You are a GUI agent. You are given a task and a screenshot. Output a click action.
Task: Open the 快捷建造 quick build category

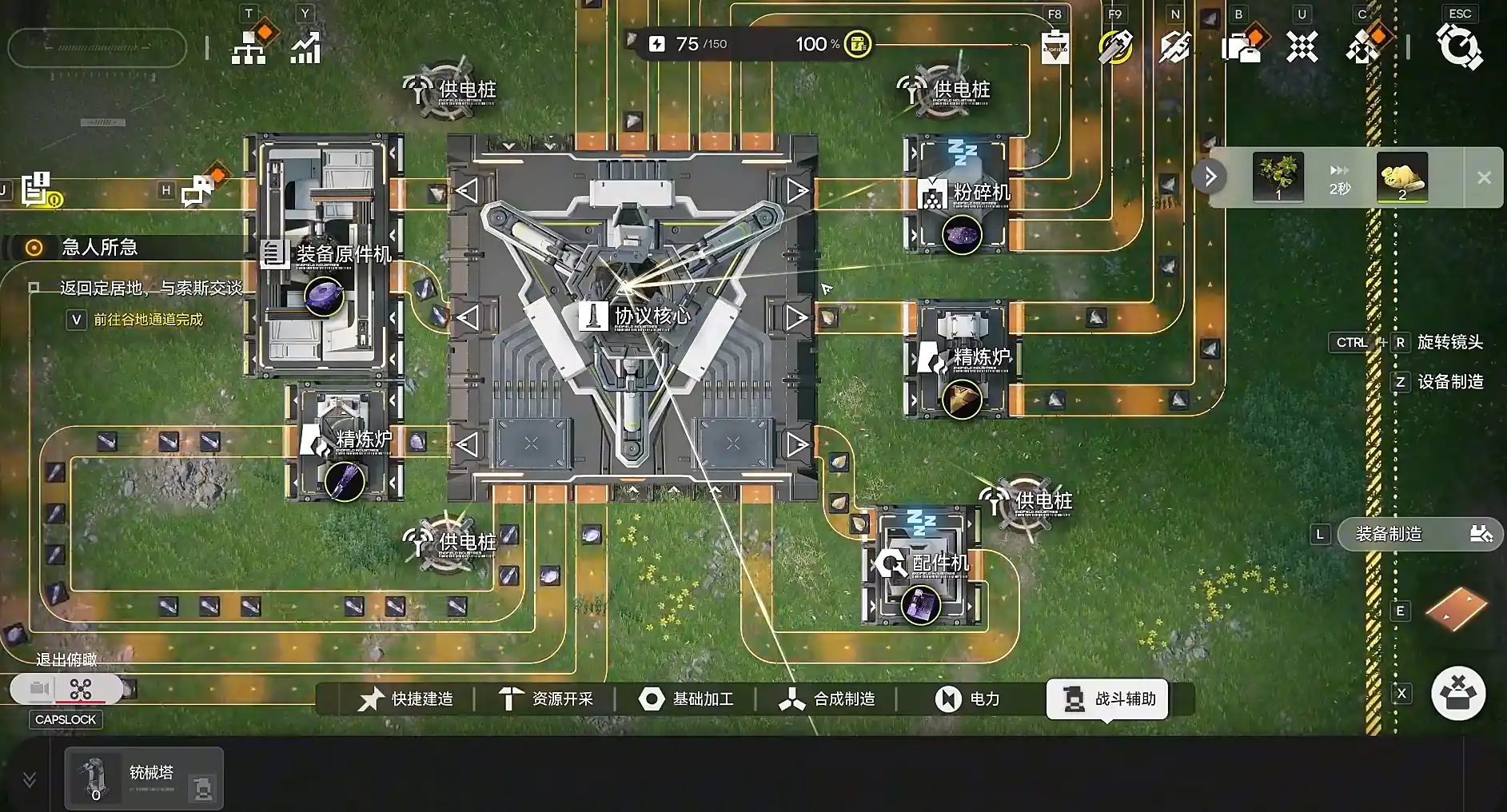pyautogui.click(x=406, y=699)
